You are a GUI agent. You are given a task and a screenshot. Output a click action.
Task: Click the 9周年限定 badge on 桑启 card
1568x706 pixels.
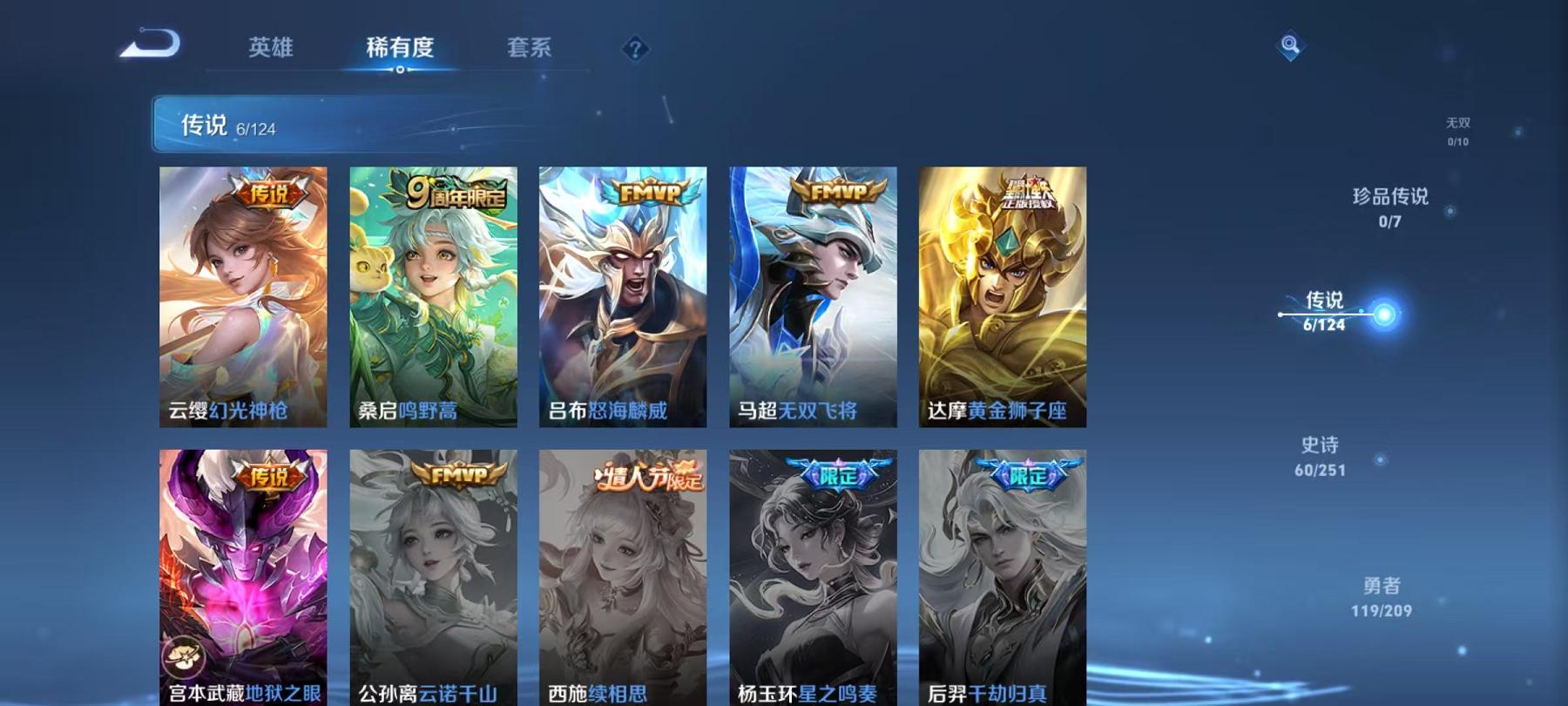(x=456, y=192)
